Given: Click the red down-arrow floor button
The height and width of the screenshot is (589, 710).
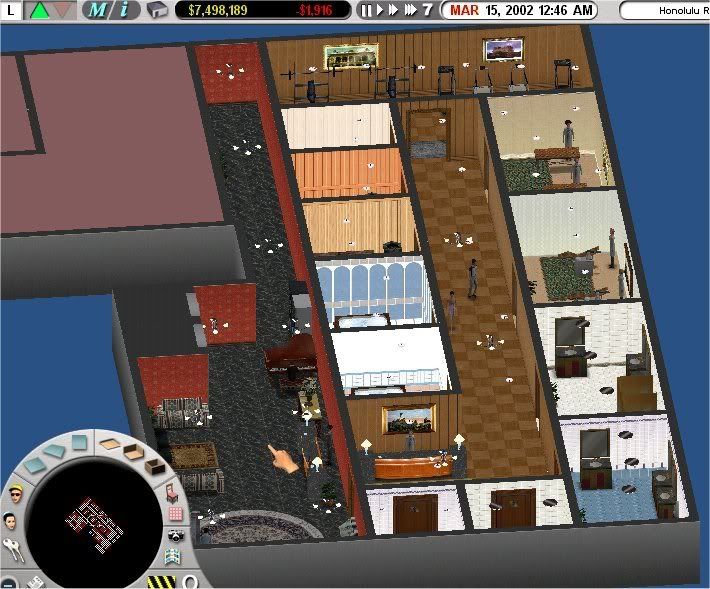Looking at the screenshot, I should [x=62, y=11].
